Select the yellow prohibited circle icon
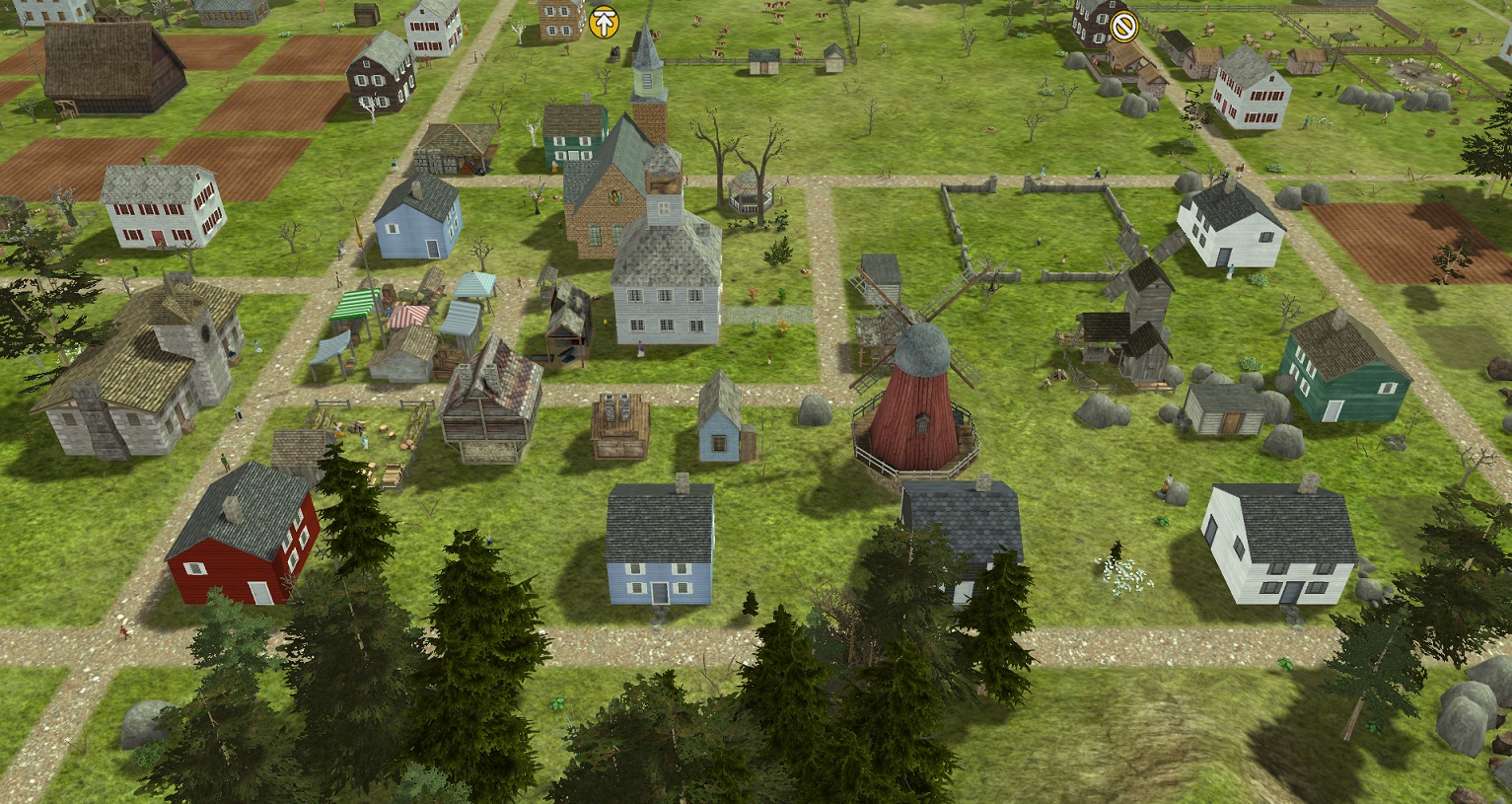 click(1122, 27)
